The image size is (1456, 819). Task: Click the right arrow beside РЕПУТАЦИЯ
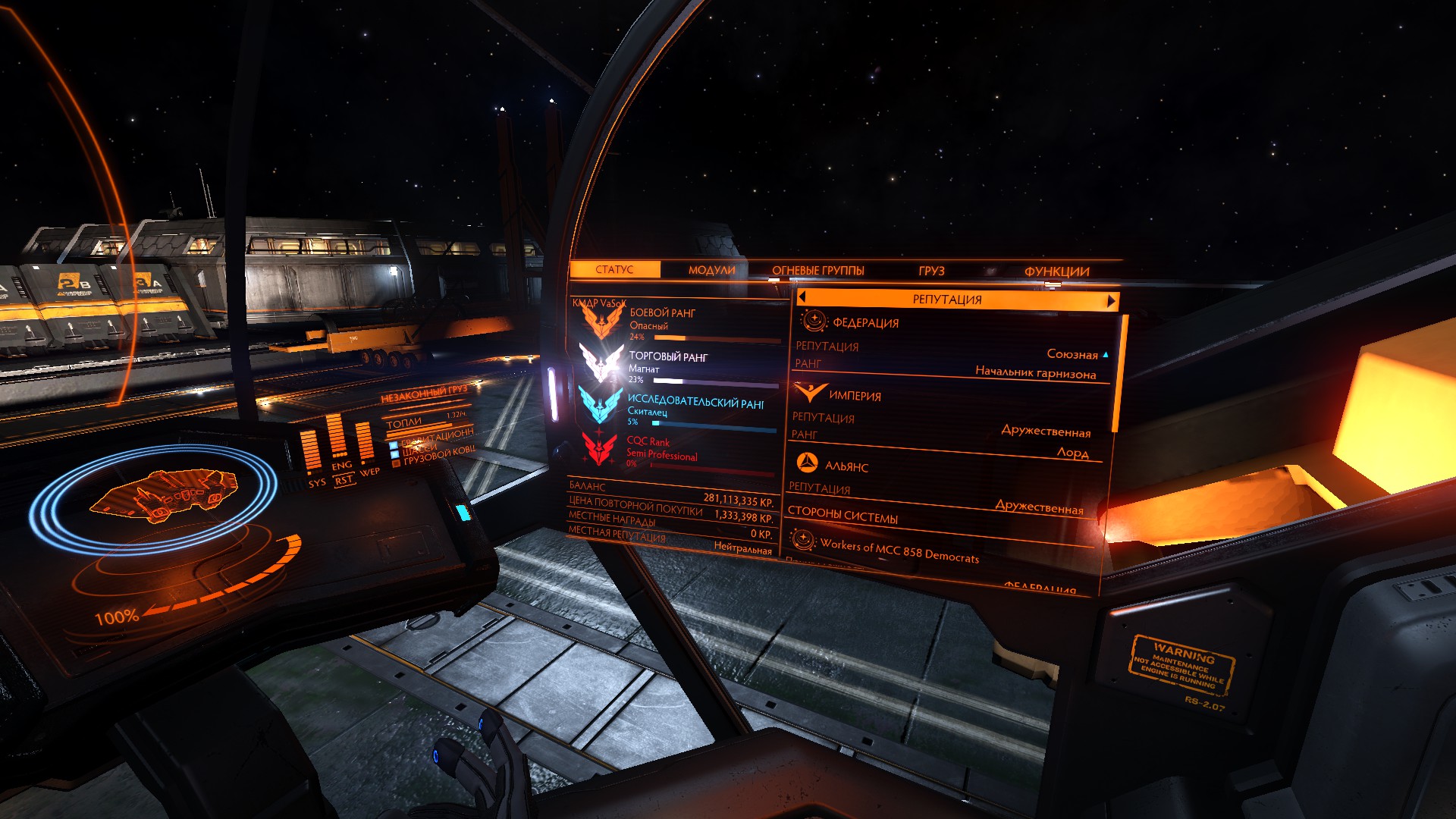click(1111, 301)
